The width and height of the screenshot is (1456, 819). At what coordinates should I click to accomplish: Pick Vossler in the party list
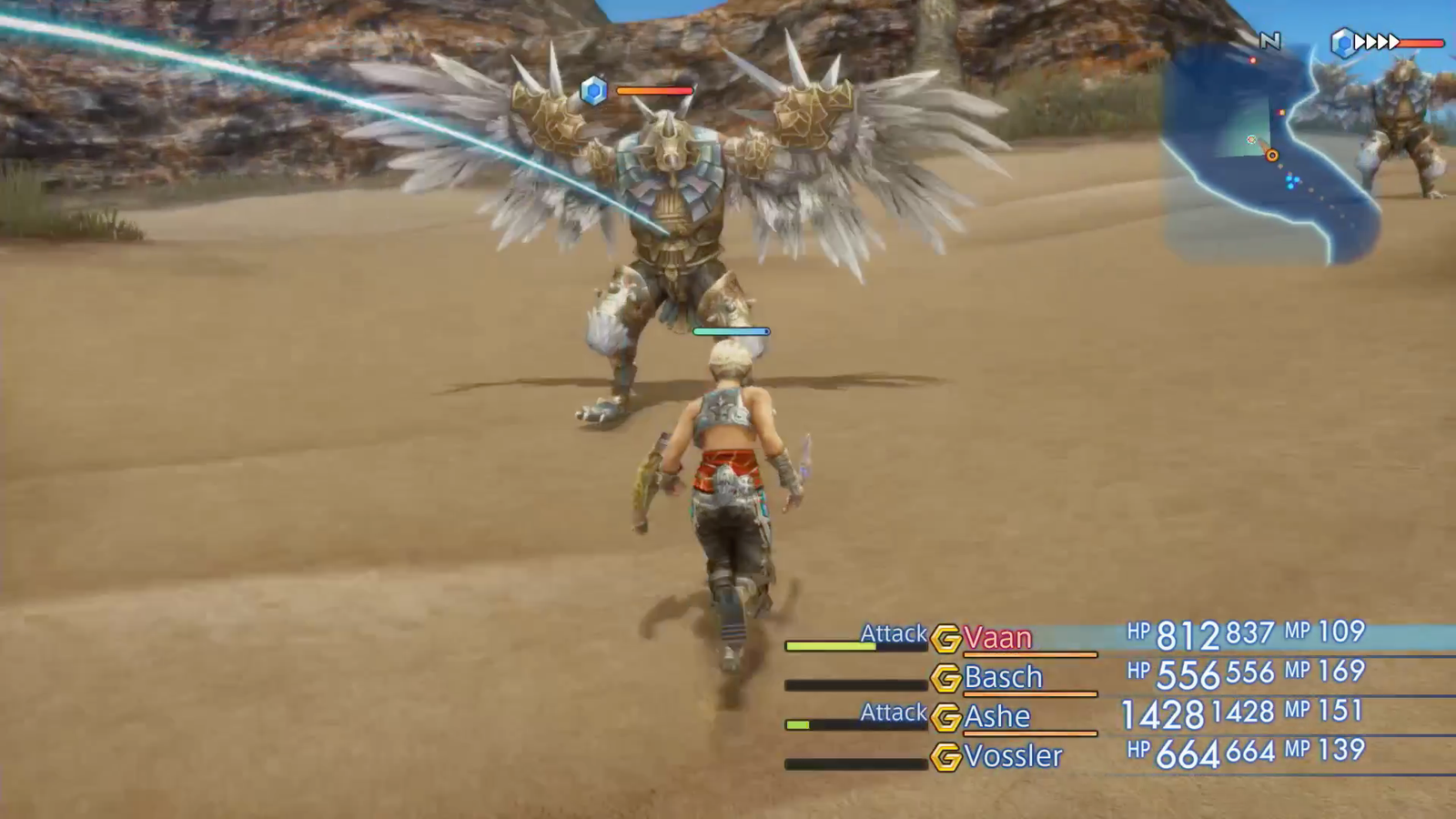click(x=1013, y=756)
